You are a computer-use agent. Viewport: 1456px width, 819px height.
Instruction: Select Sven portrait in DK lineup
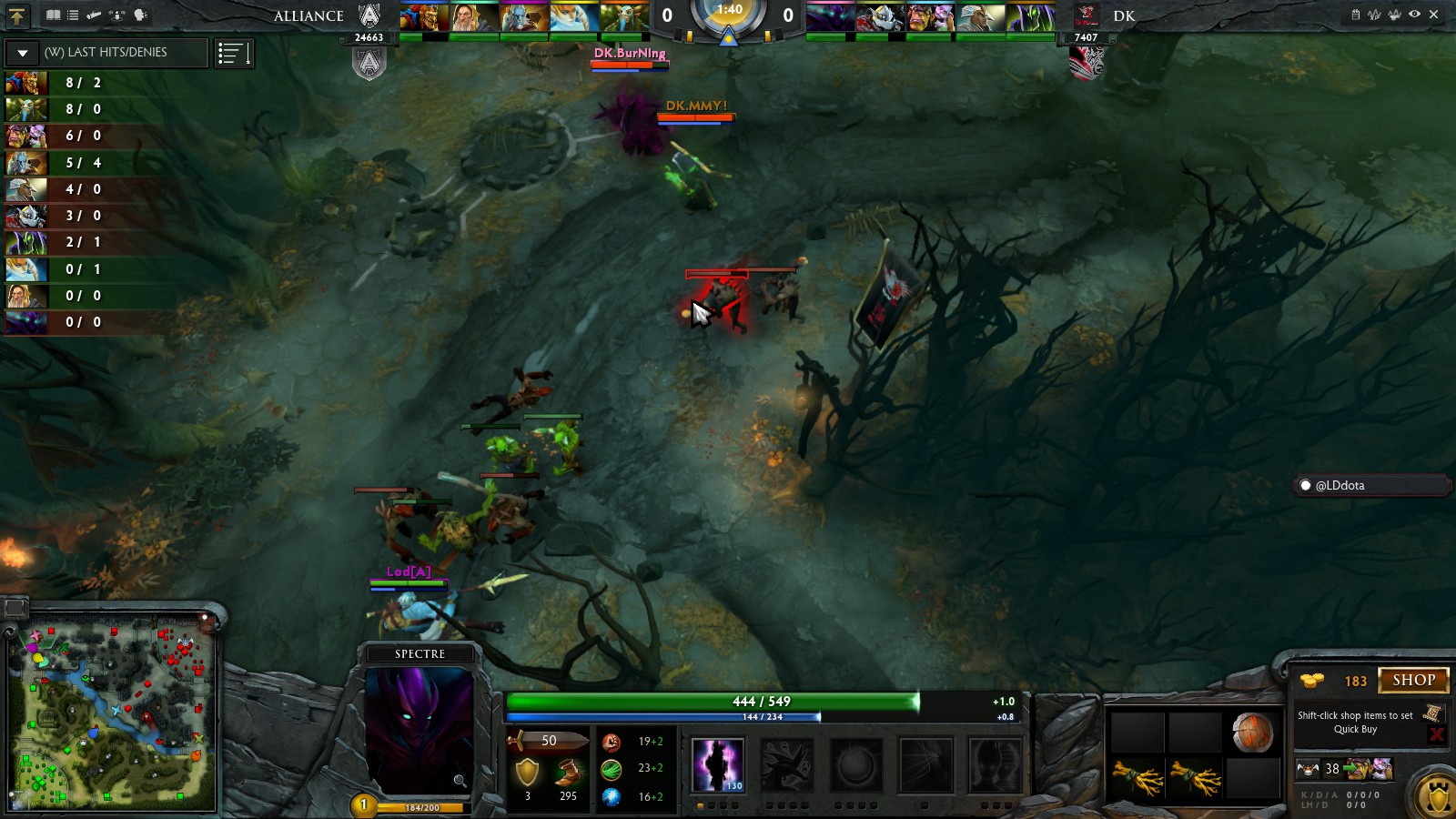coord(983,17)
